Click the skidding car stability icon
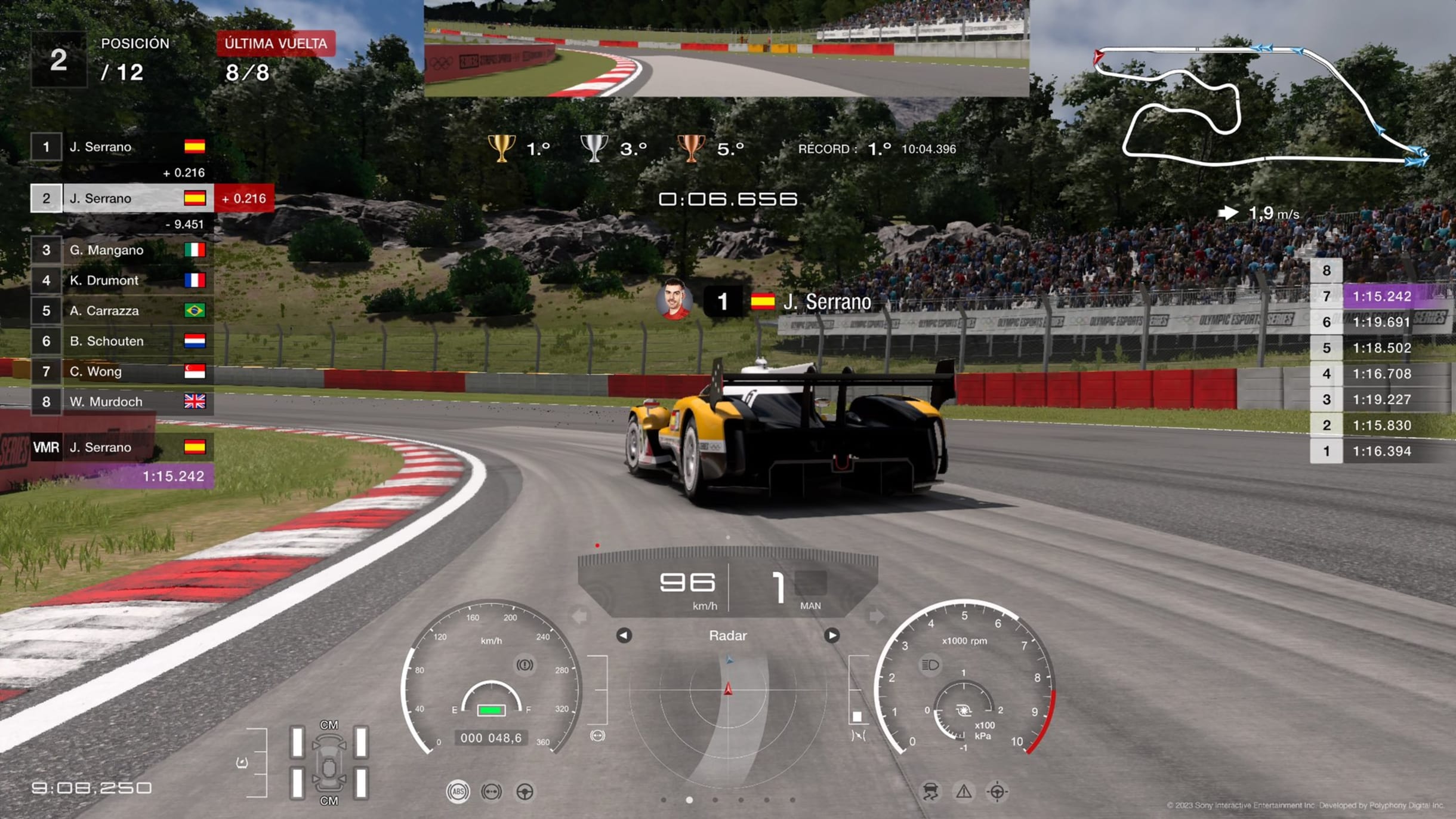 click(x=930, y=792)
